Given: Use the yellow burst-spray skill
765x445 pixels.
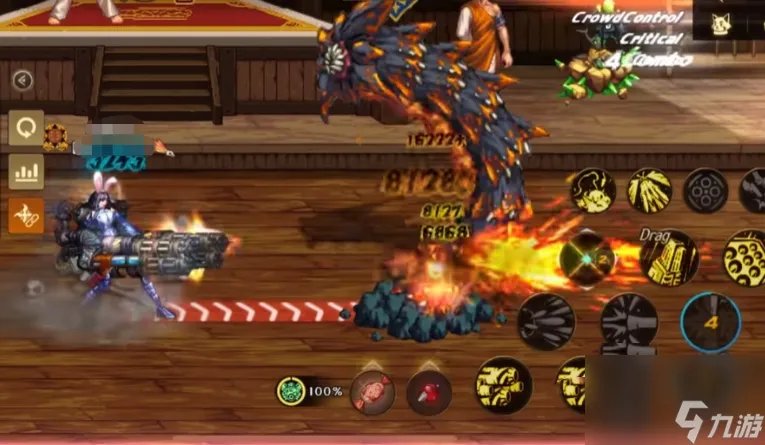Looking at the screenshot, I should [650, 190].
